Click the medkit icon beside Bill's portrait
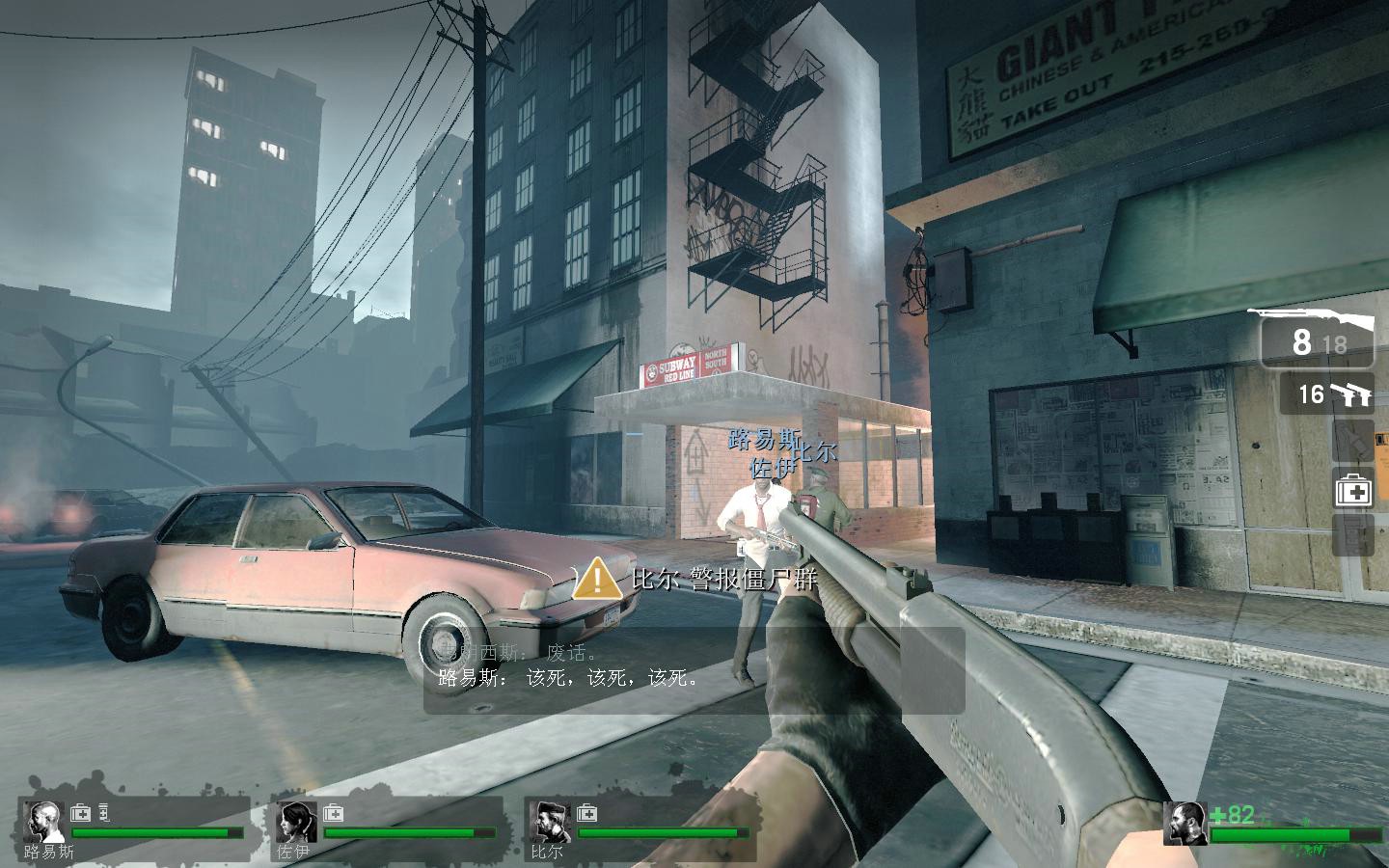Viewport: 1389px width, 868px height. (x=586, y=812)
